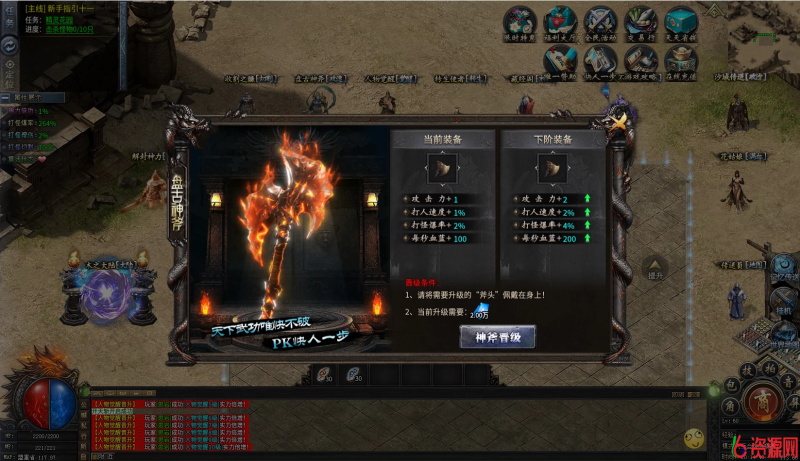Image resolution: width=800 pixels, height=461 pixels.
Task: Open the 包 bag button
Action: pyautogui.click(x=733, y=386)
